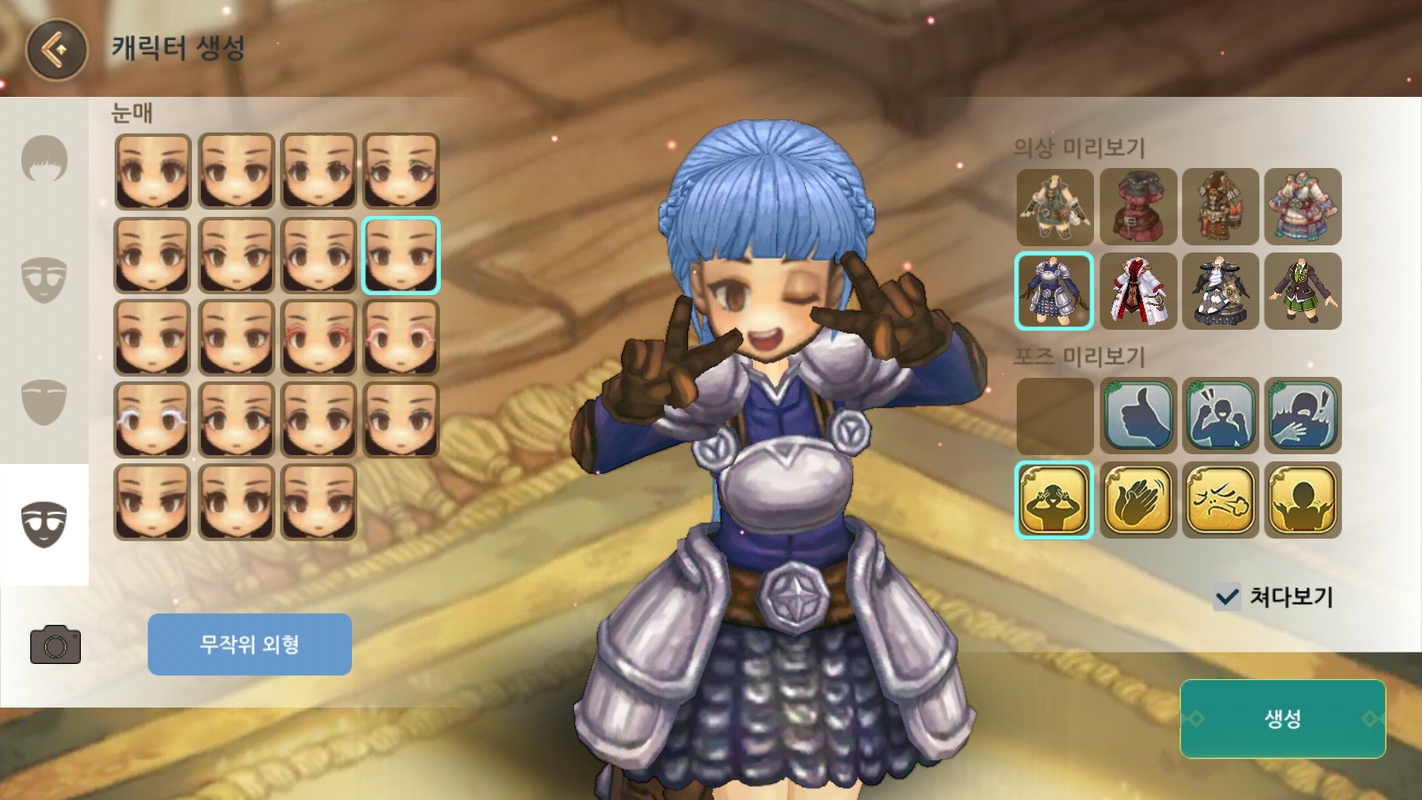Preview the shrugging gold pose

pos(1303,499)
